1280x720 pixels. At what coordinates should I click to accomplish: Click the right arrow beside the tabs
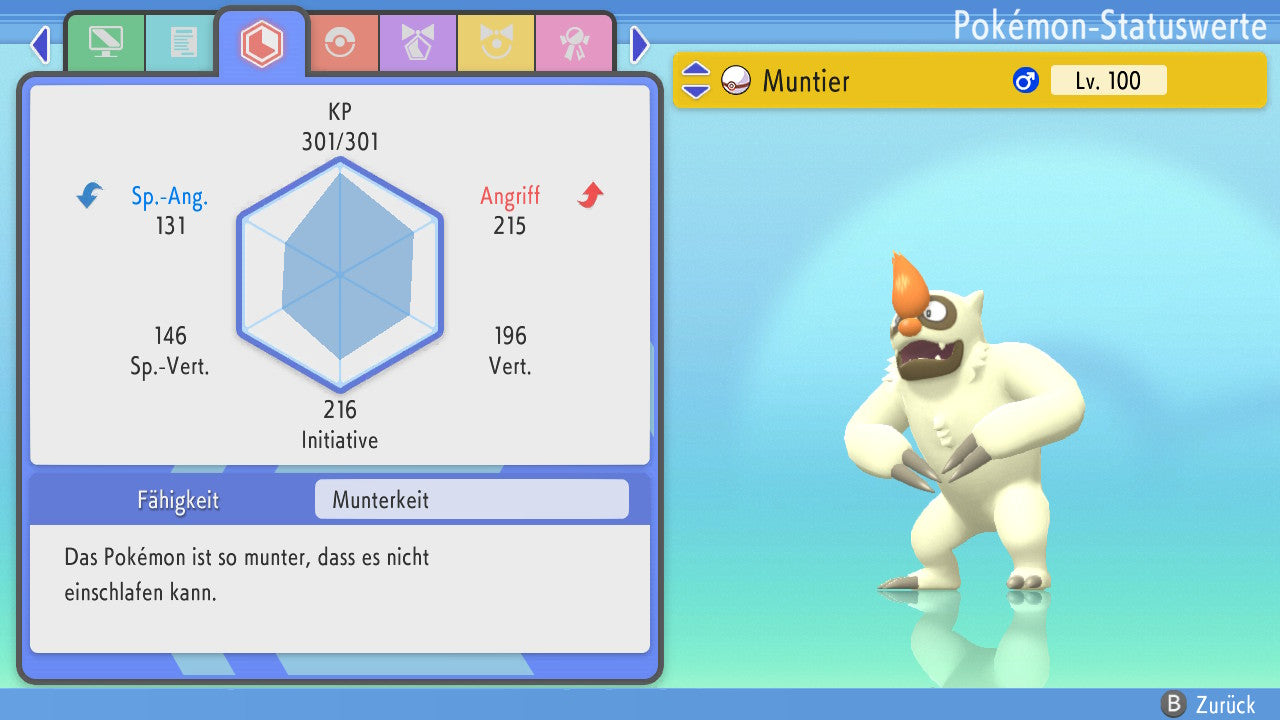point(640,44)
